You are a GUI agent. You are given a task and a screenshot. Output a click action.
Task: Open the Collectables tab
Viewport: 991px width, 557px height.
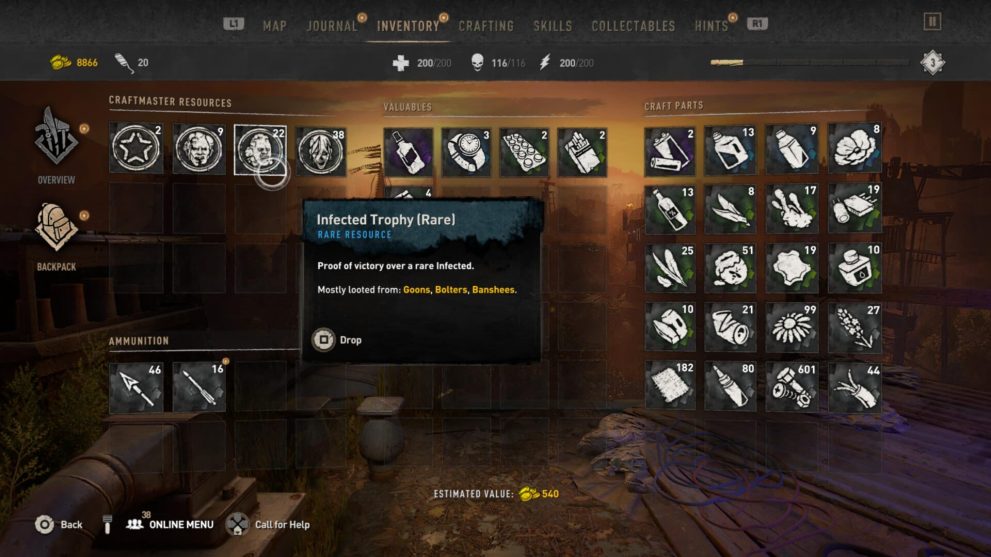tap(633, 26)
